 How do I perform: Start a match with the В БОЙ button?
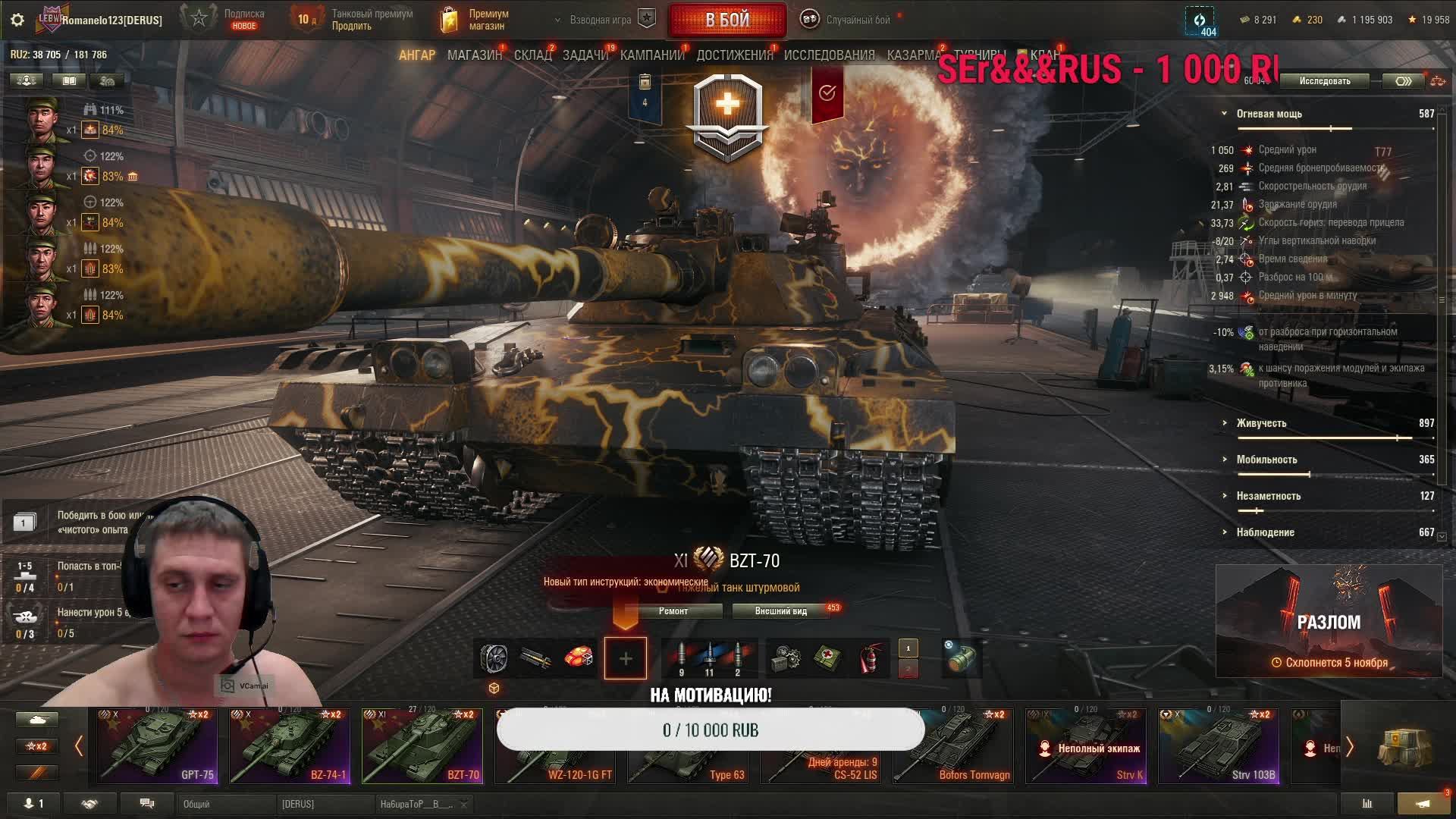tap(726, 20)
